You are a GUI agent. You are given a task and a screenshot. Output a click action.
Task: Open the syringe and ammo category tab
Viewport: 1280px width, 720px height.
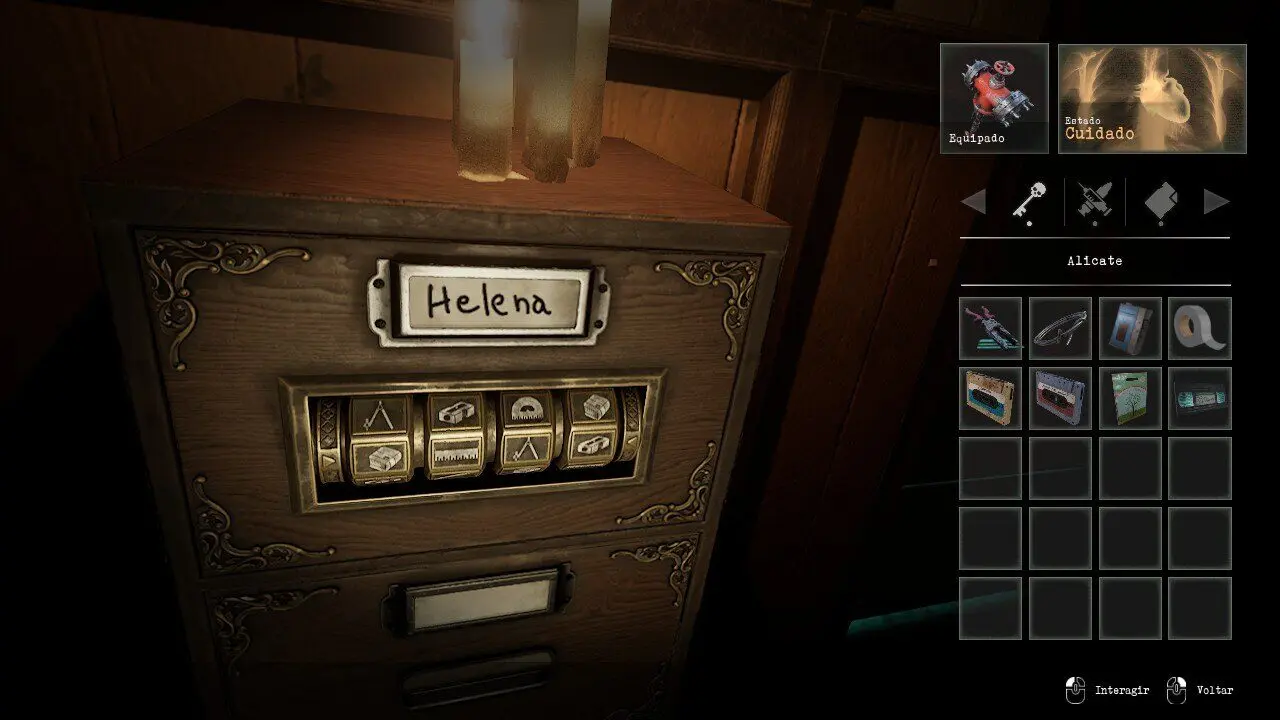(1094, 202)
